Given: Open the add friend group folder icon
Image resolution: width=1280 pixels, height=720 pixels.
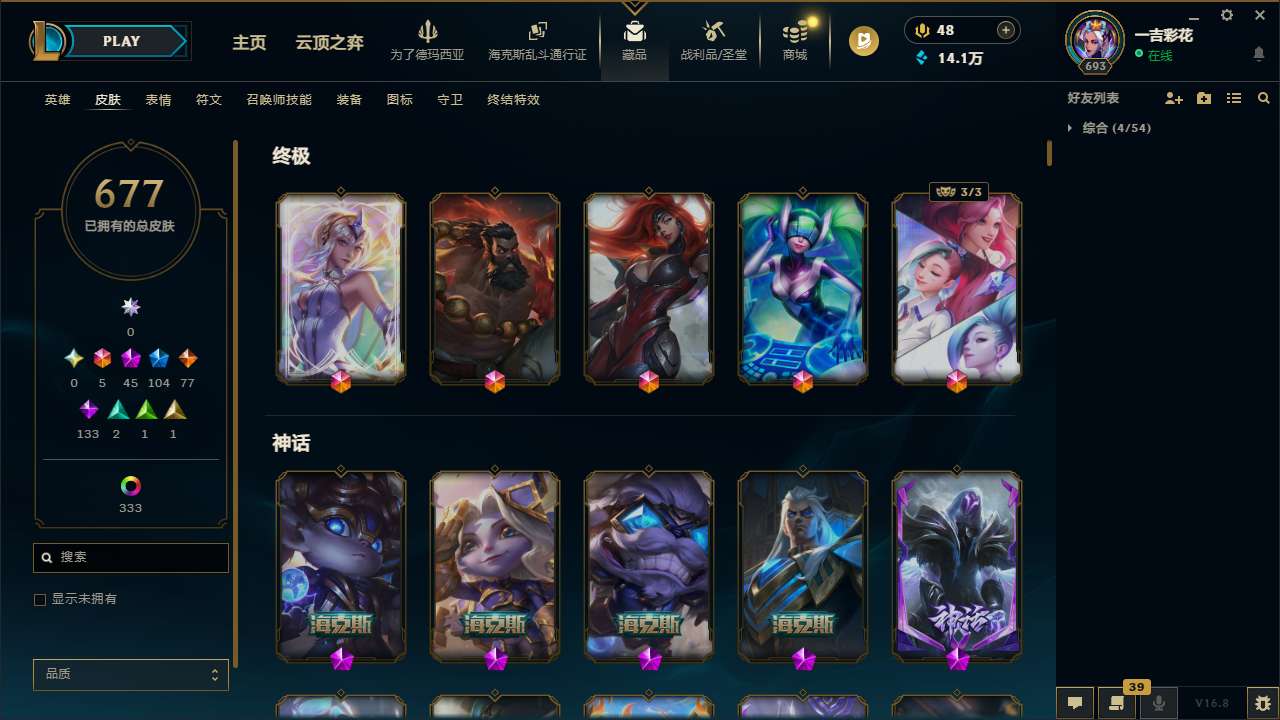Looking at the screenshot, I should click(1203, 98).
